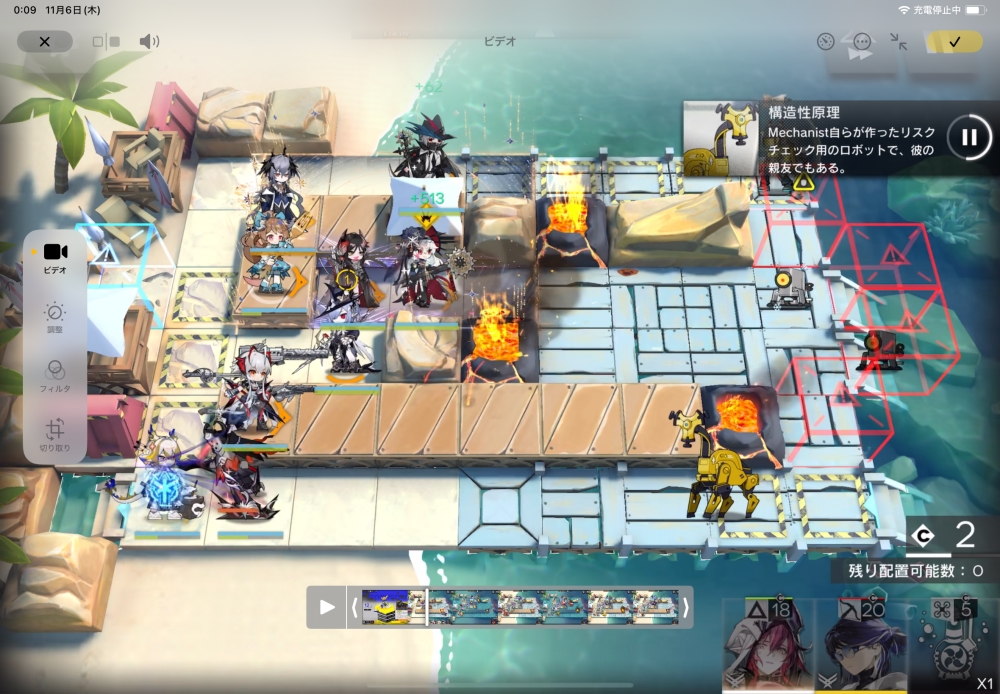
Task: Pause the game with the circular pause button
Action: [x=968, y=137]
